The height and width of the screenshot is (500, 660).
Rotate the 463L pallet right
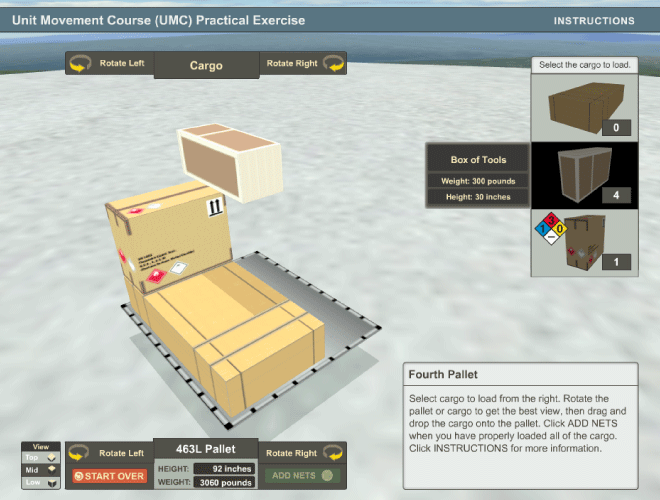pos(304,454)
